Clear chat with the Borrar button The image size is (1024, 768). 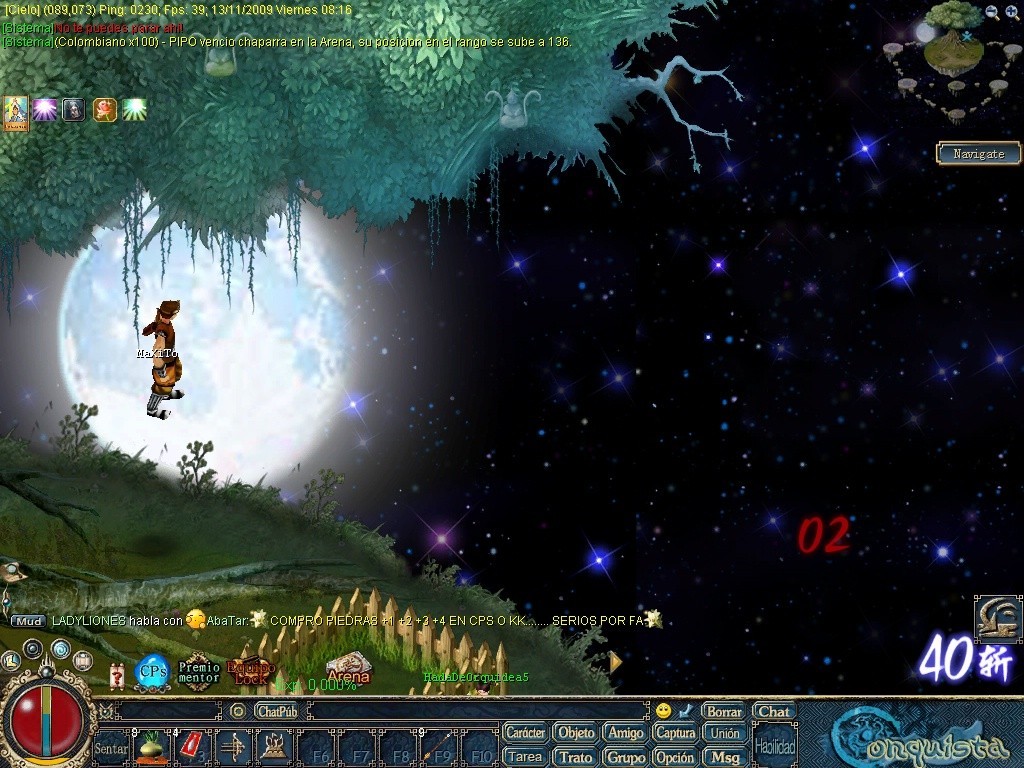[x=723, y=712]
